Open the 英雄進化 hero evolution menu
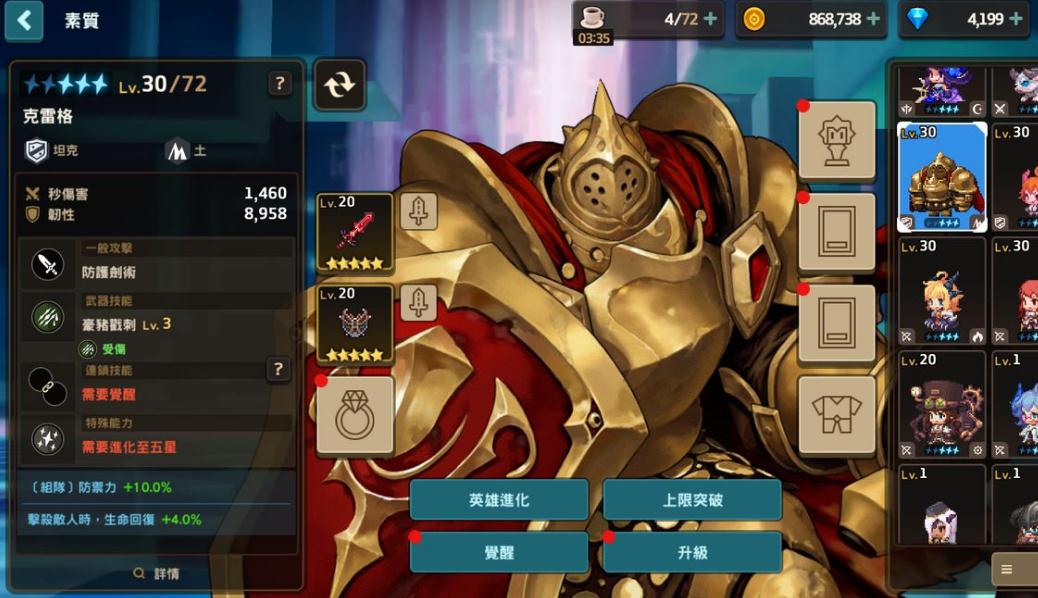The width and height of the screenshot is (1038, 598). (498, 500)
